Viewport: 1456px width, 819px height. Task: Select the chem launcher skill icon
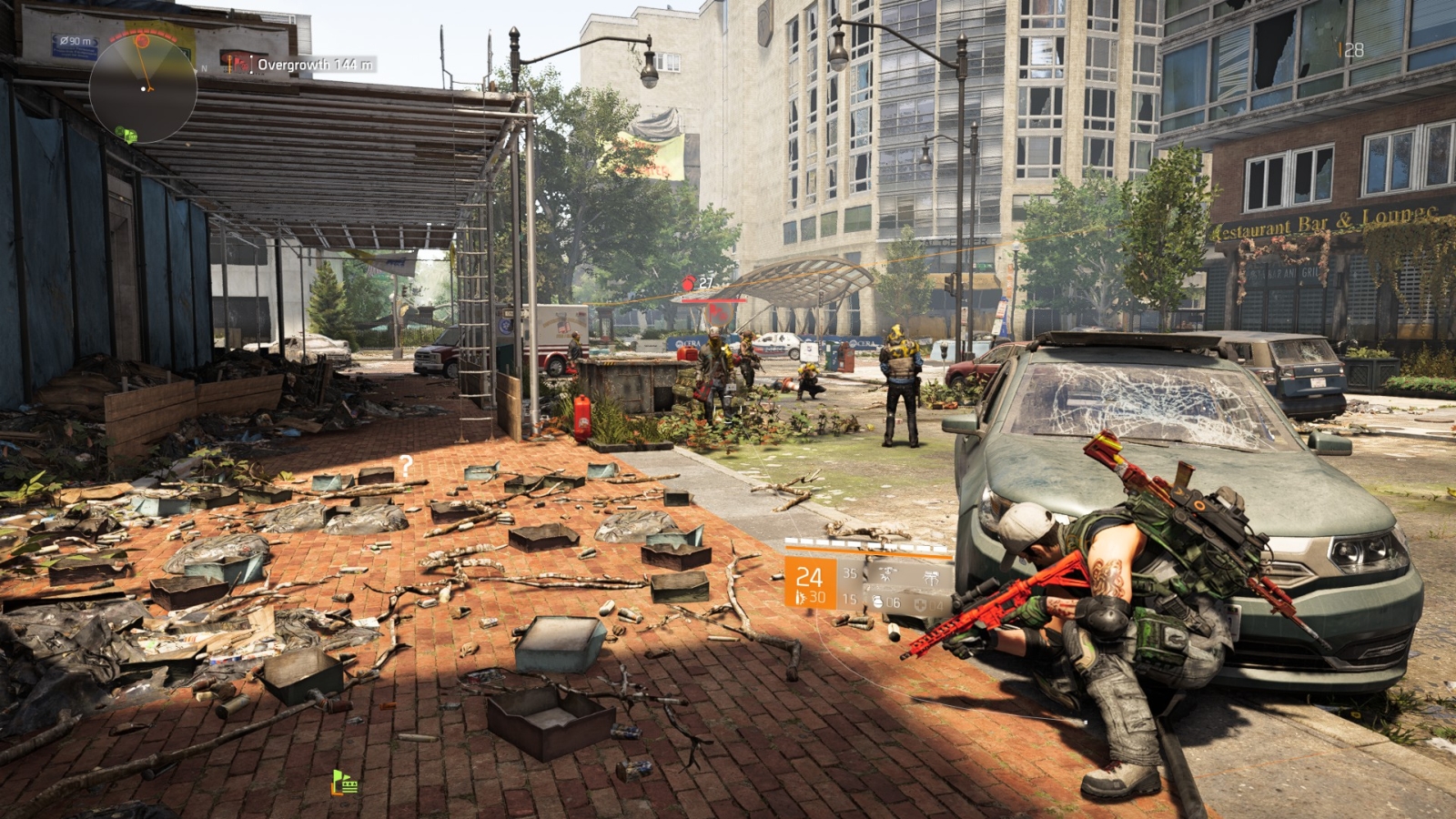[x=932, y=577]
